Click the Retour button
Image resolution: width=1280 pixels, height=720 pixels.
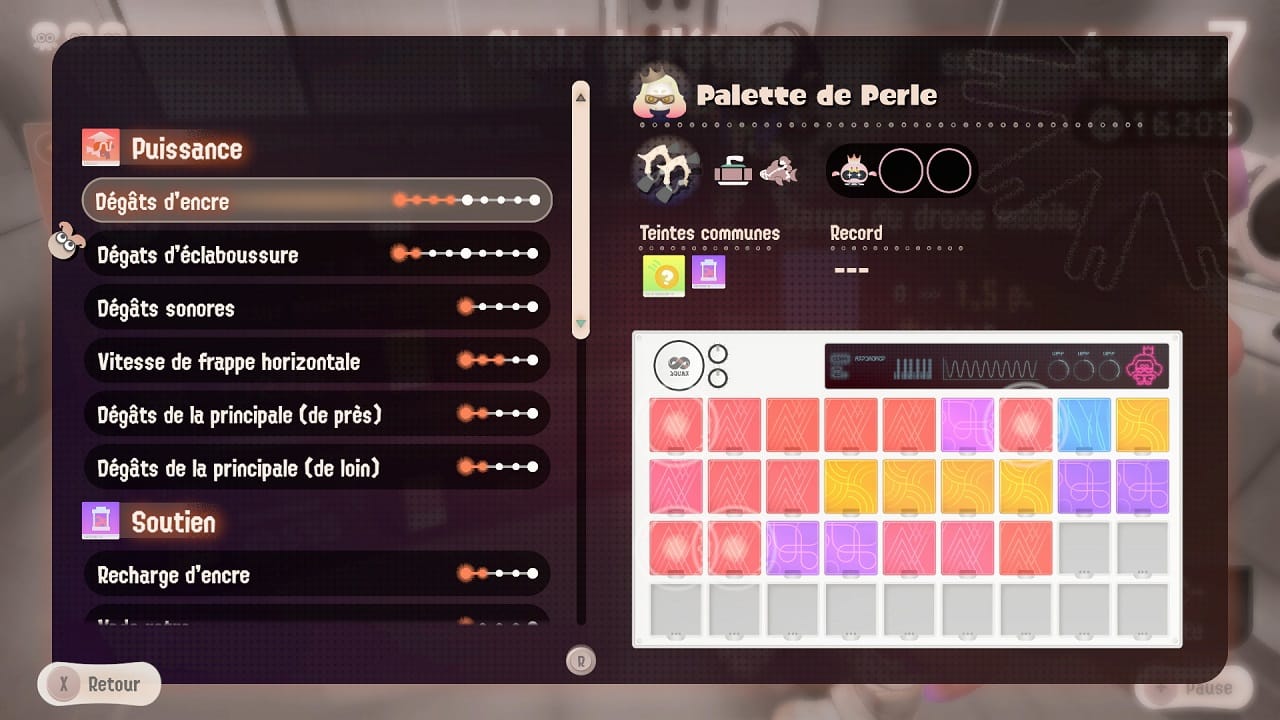tap(97, 683)
